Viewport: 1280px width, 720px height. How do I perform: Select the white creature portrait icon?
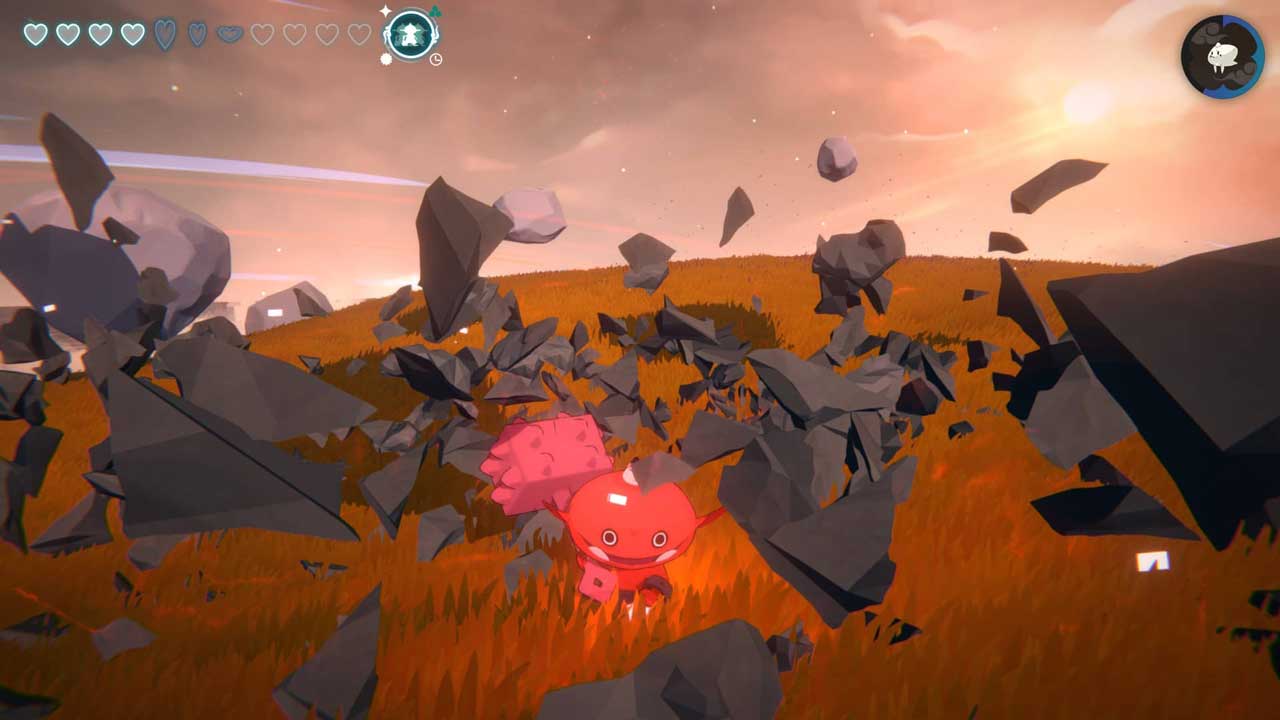tap(1222, 57)
